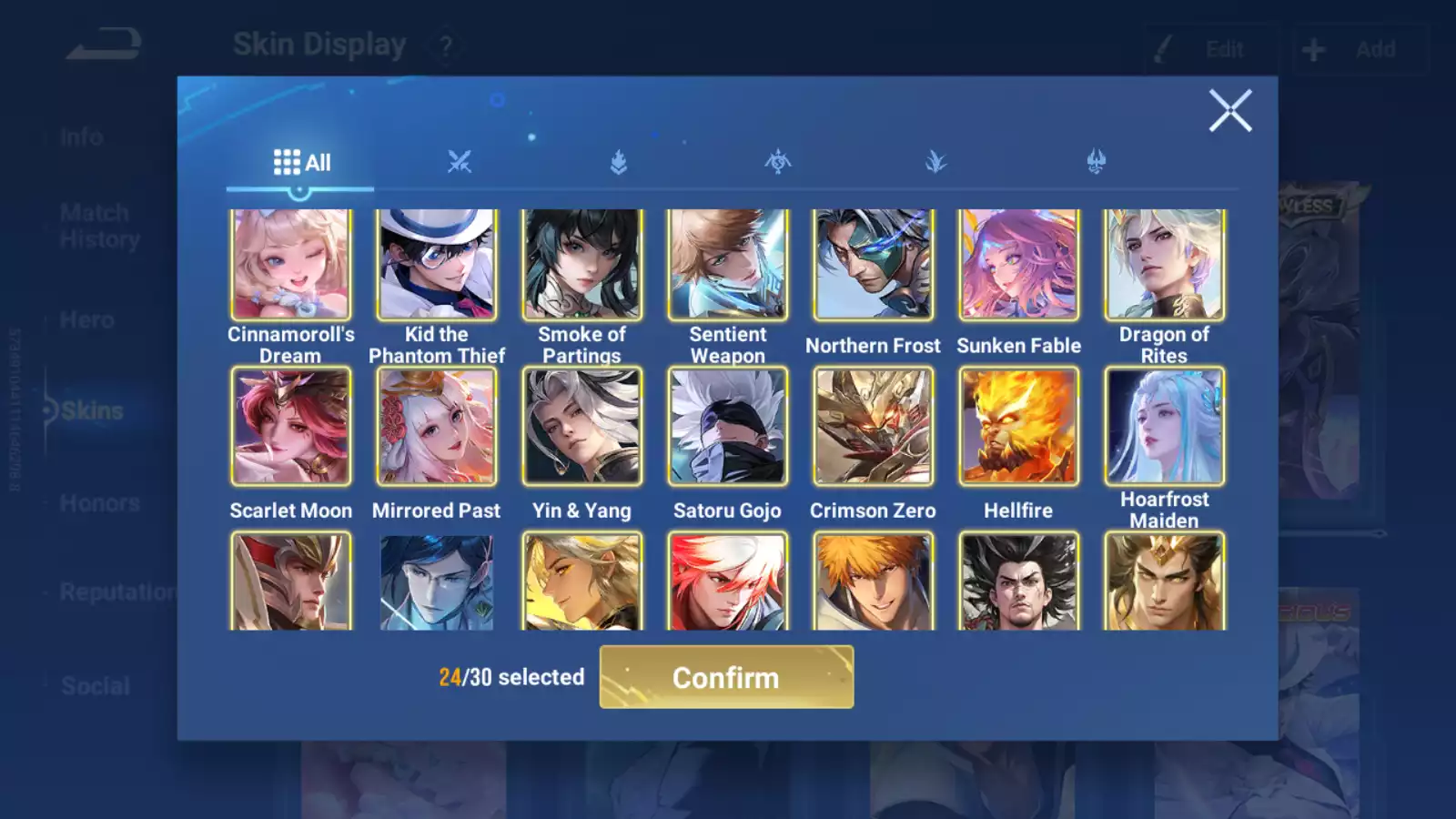Select the Sunken Fable skin
This screenshot has width=1456, height=819.
coord(1019,265)
